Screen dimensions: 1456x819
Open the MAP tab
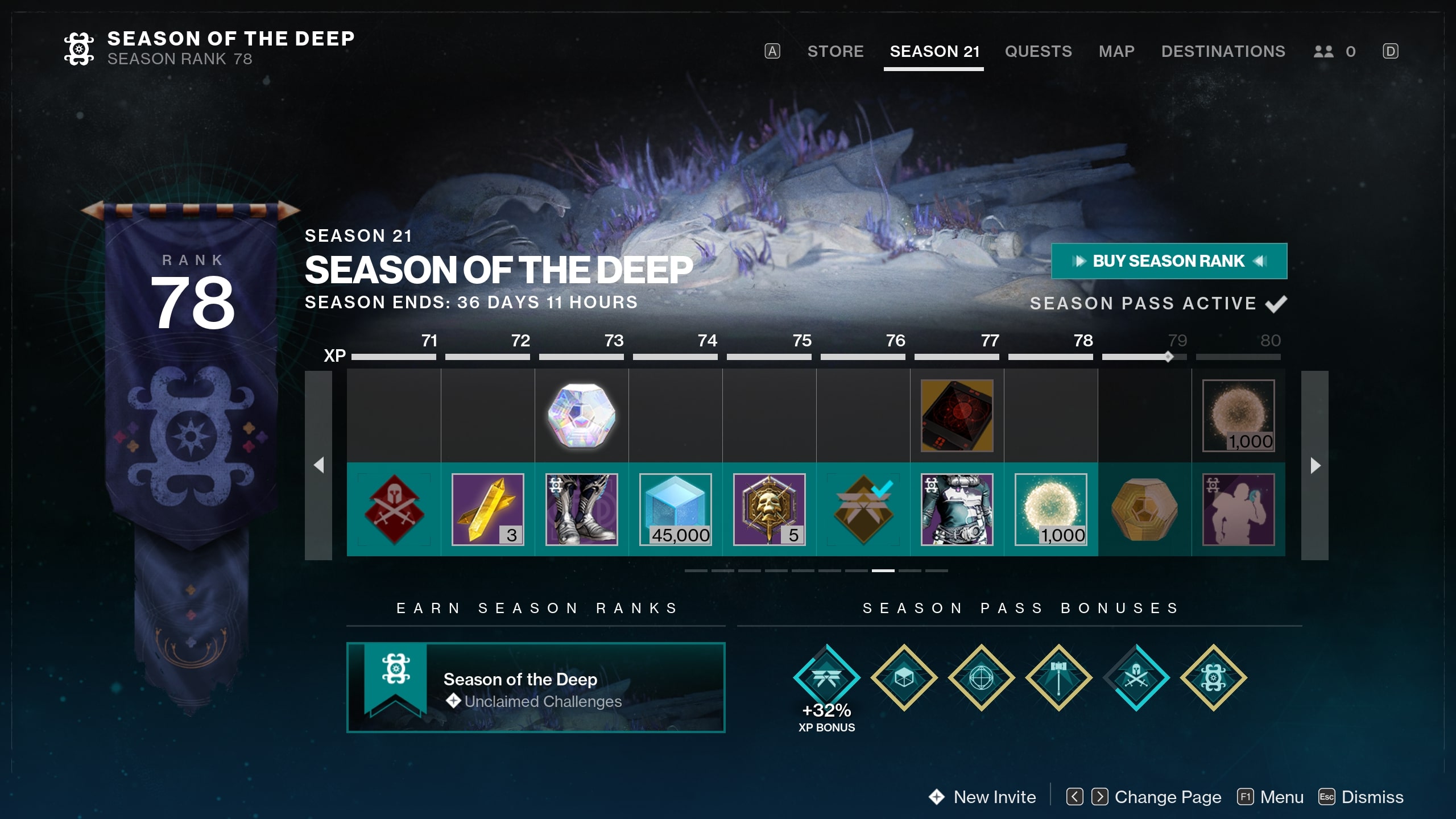coord(1116,51)
